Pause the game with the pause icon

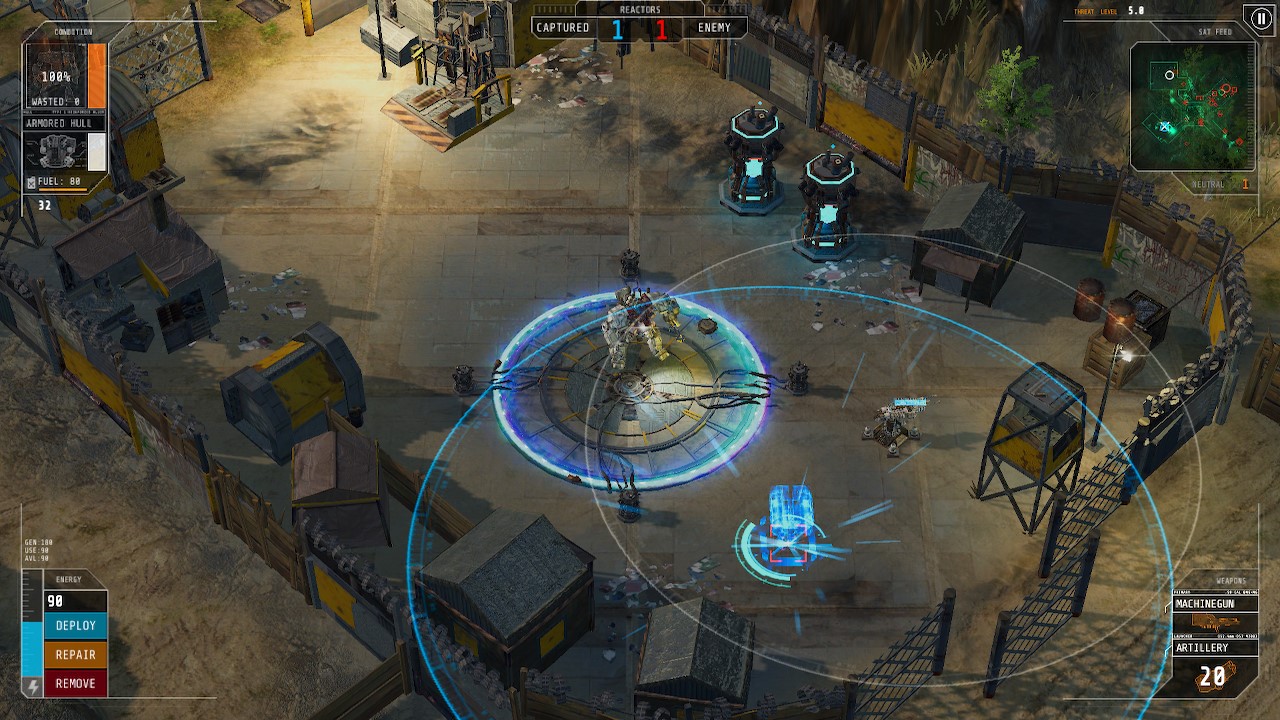1258,18
